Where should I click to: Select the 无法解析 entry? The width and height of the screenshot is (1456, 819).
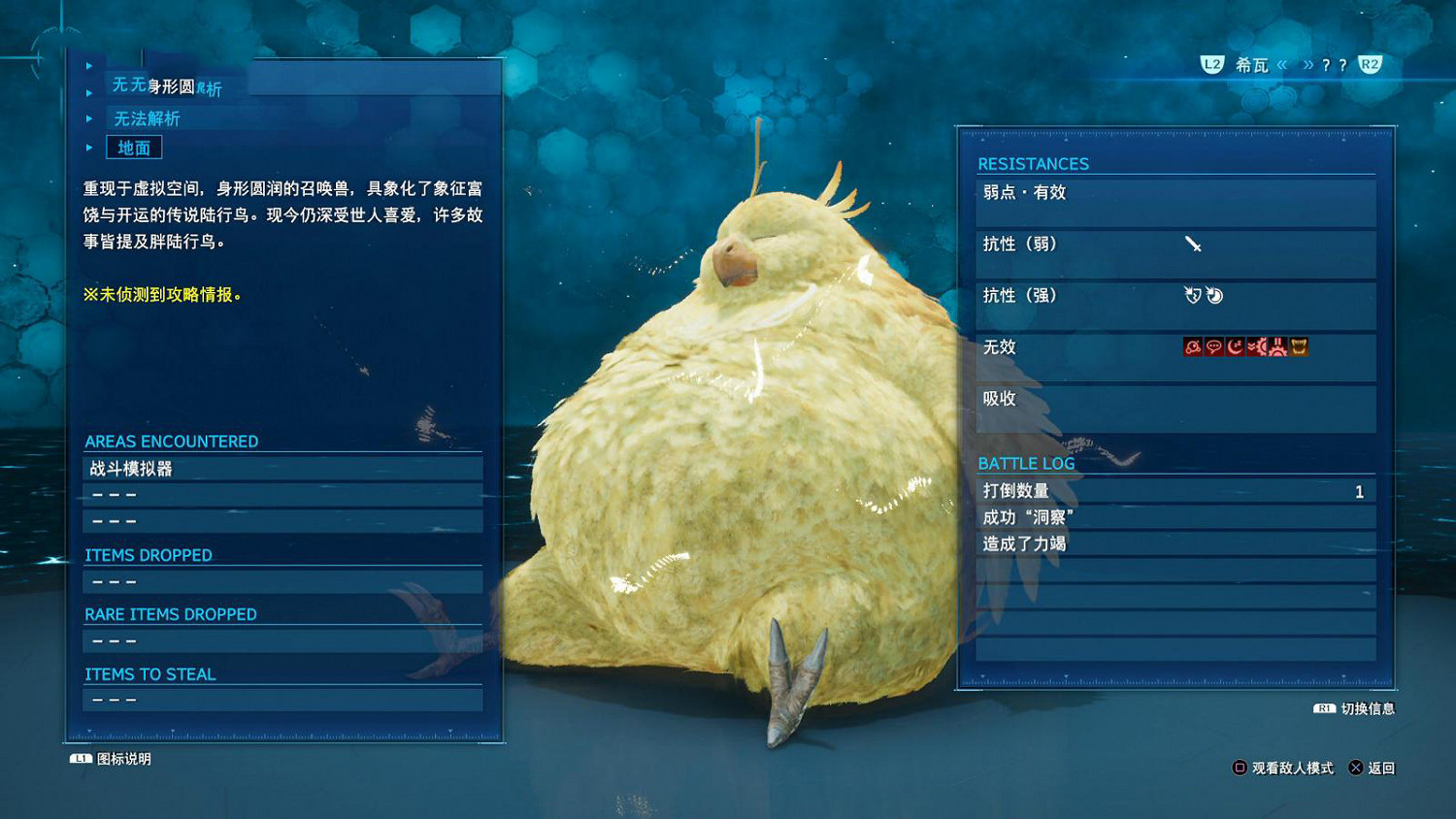[148, 117]
